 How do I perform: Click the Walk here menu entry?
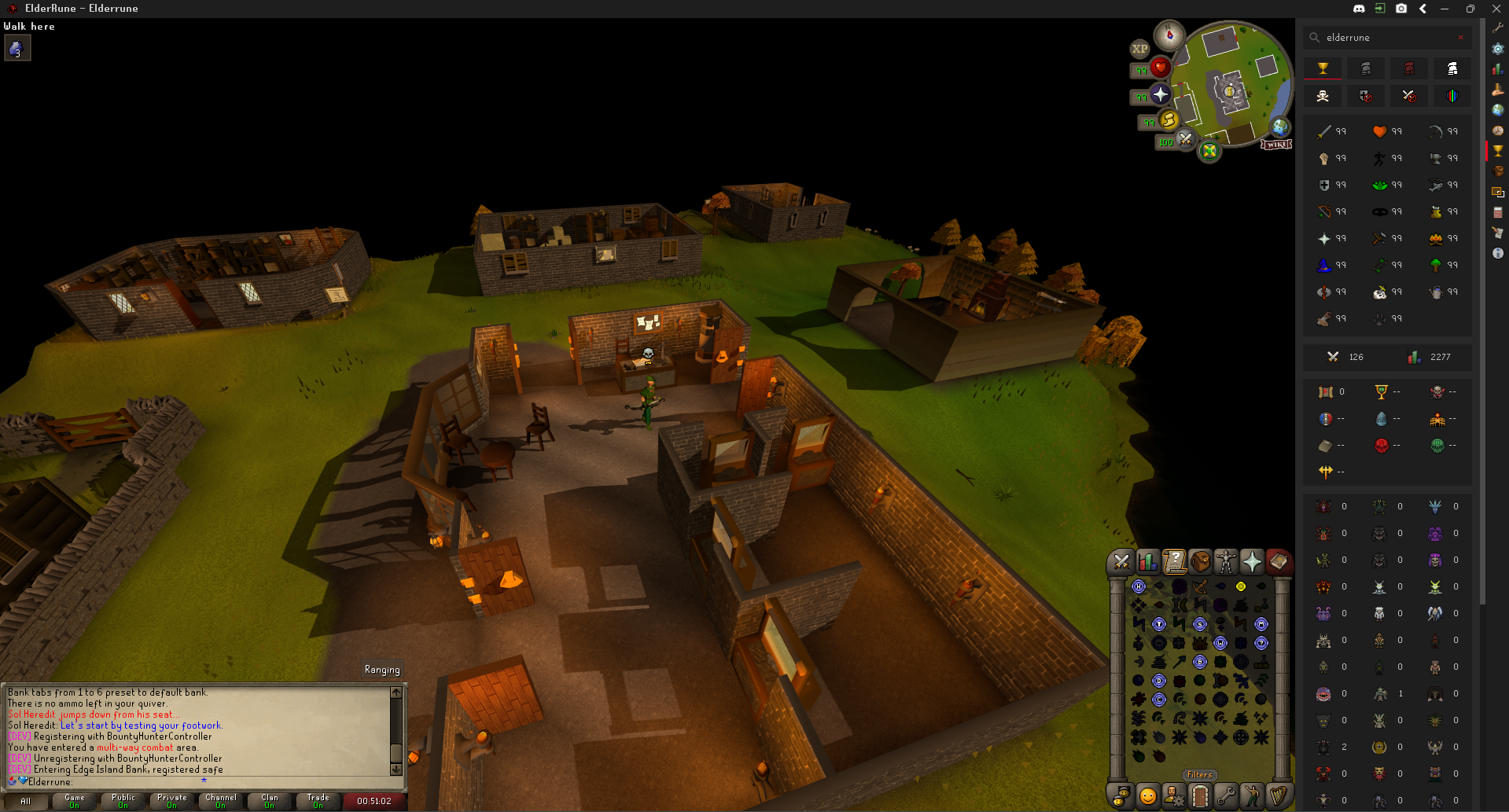tap(28, 26)
